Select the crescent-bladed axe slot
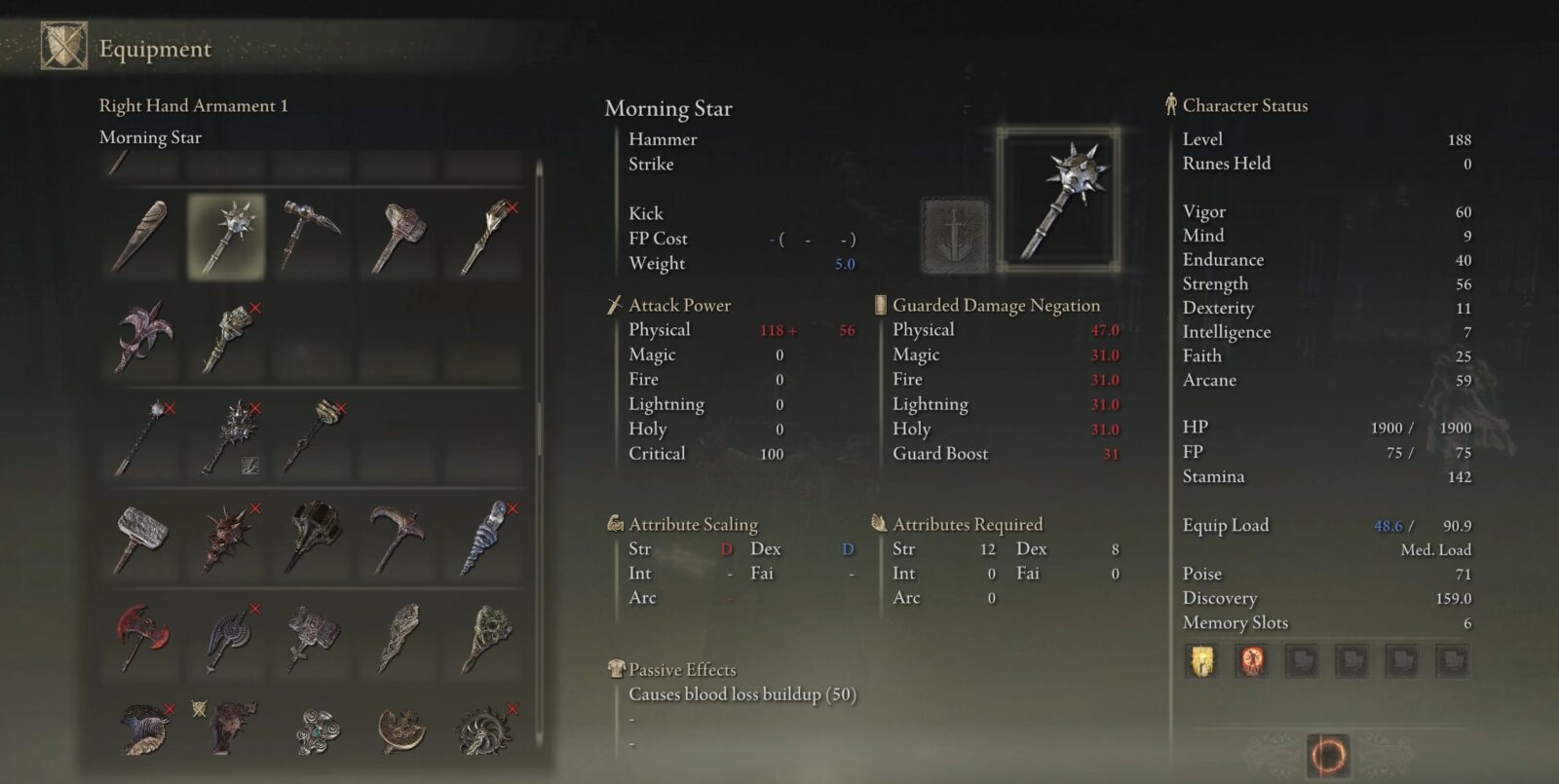This screenshot has width=1559, height=784. click(399, 729)
